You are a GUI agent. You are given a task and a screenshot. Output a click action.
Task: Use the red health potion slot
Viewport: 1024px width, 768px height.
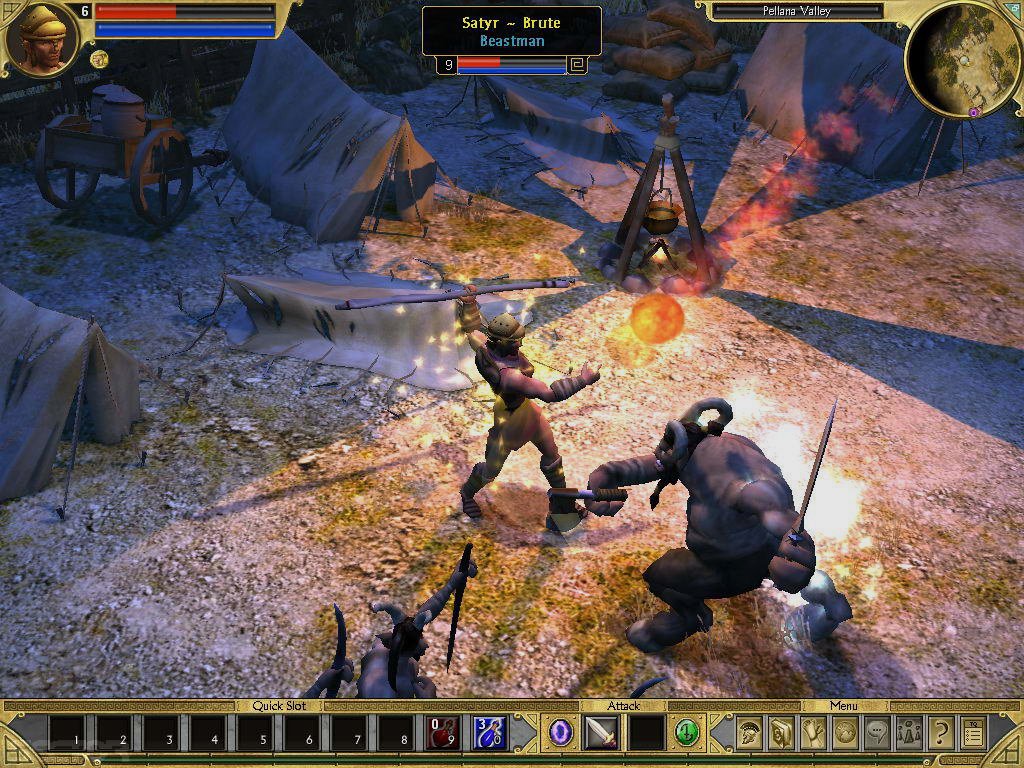(x=443, y=733)
